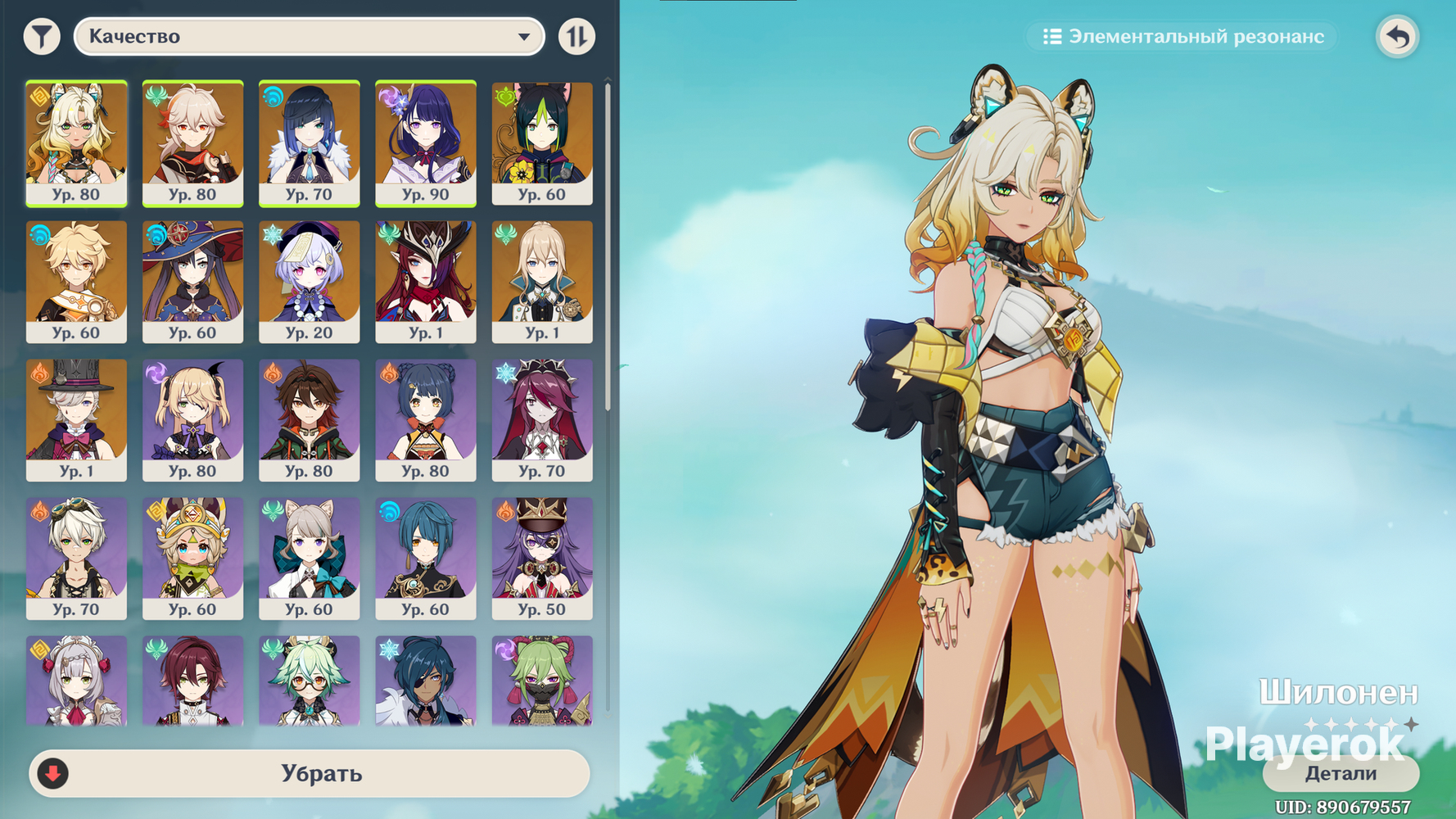Select Yelan's level 70 portrait
The image size is (1456, 819).
309,143
